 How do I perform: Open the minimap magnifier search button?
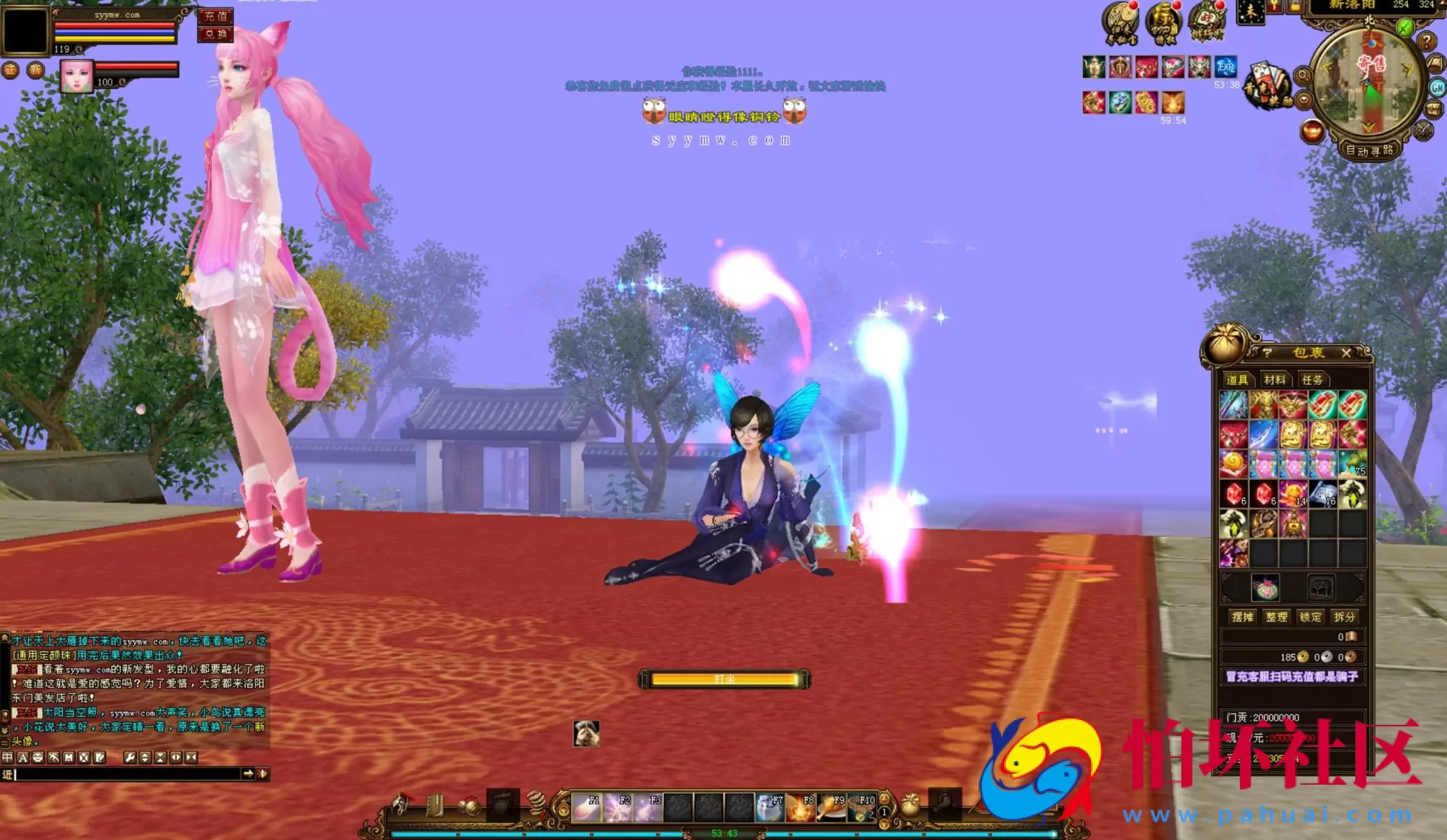1303,75
